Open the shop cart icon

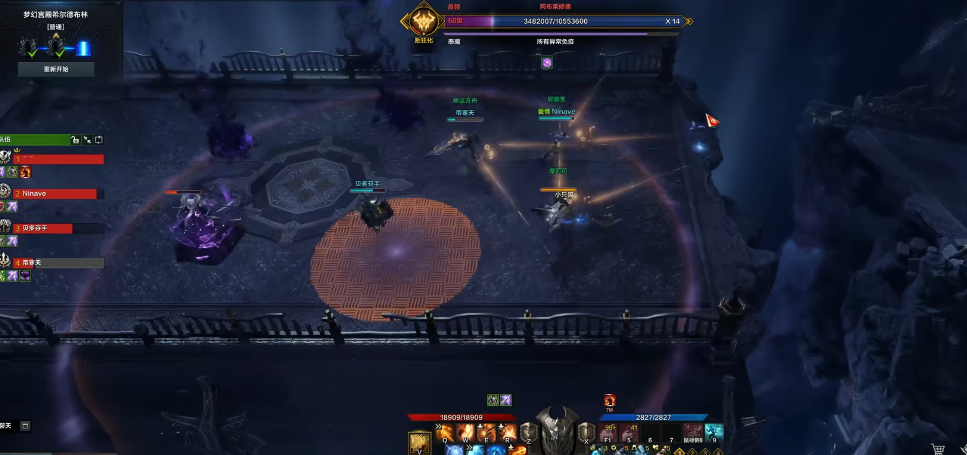pyautogui.click(x=938, y=449)
